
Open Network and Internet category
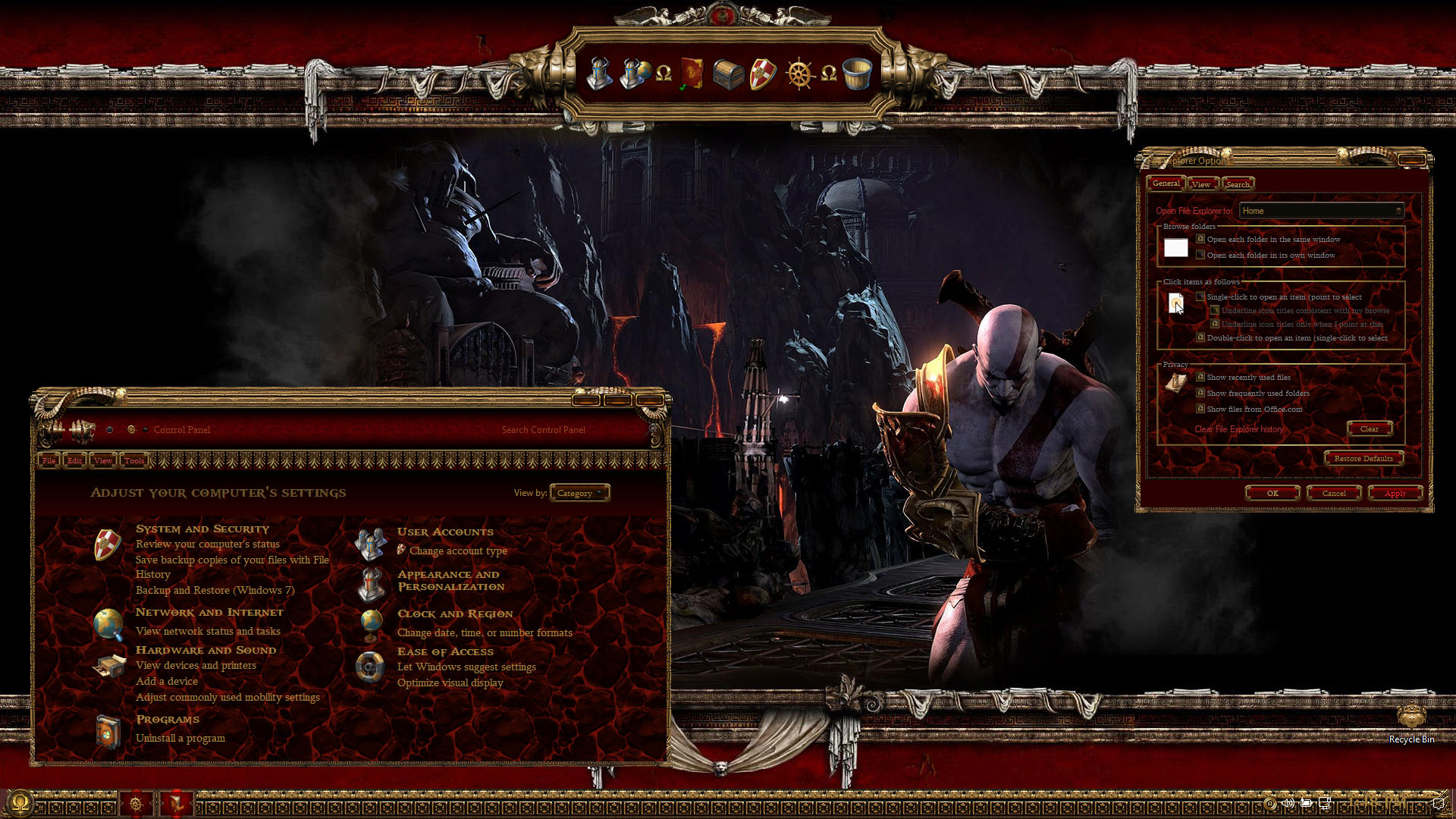click(209, 612)
